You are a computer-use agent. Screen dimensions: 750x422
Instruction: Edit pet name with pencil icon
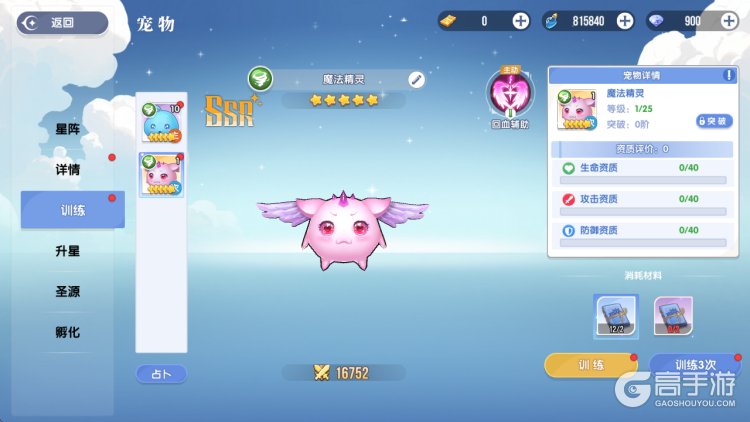click(416, 79)
